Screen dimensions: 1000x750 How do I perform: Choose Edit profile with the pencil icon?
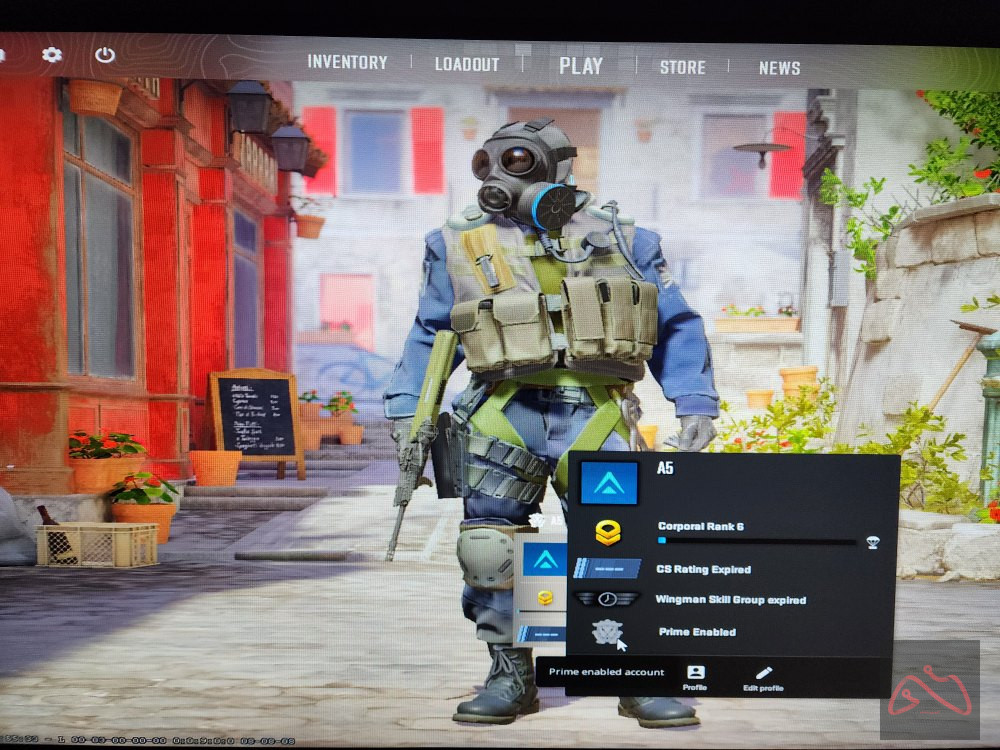pos(764,679)
